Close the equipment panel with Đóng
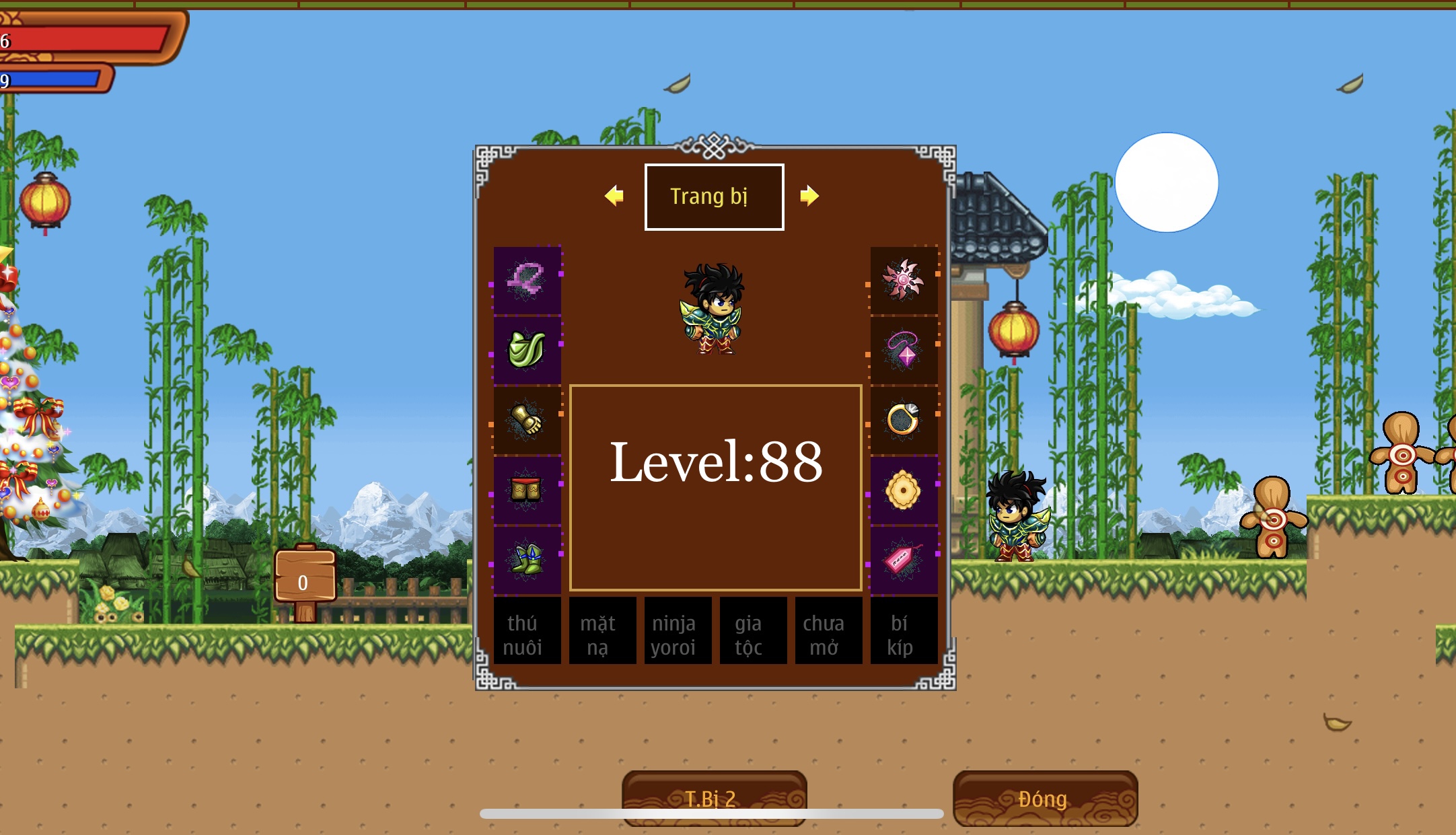Viewport: 1456px width, 835px height. coord(1045,798)
